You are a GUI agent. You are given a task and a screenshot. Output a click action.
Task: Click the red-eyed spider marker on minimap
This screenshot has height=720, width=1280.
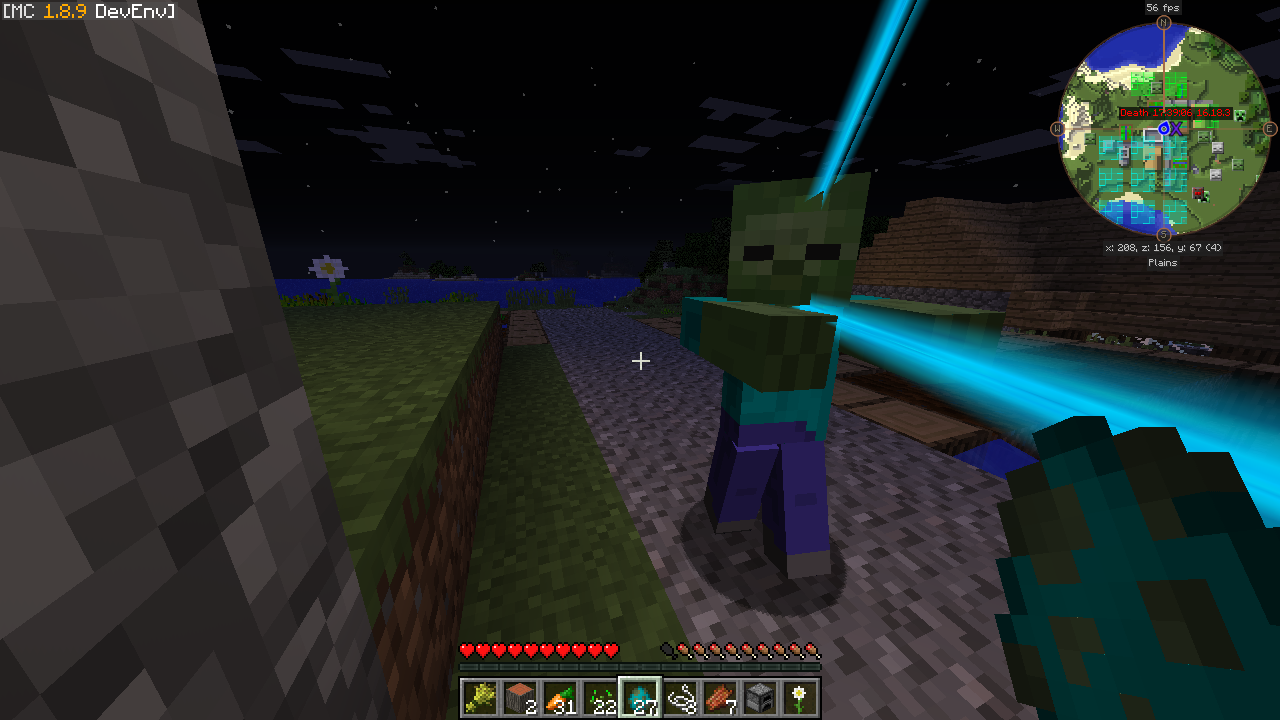(x=1199, y=194)
